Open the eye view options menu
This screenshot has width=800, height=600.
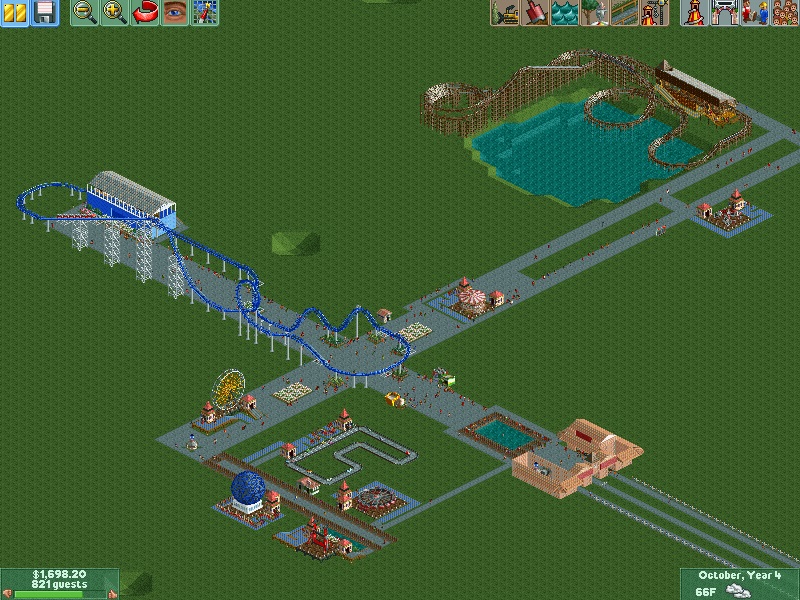pos(175,12)
